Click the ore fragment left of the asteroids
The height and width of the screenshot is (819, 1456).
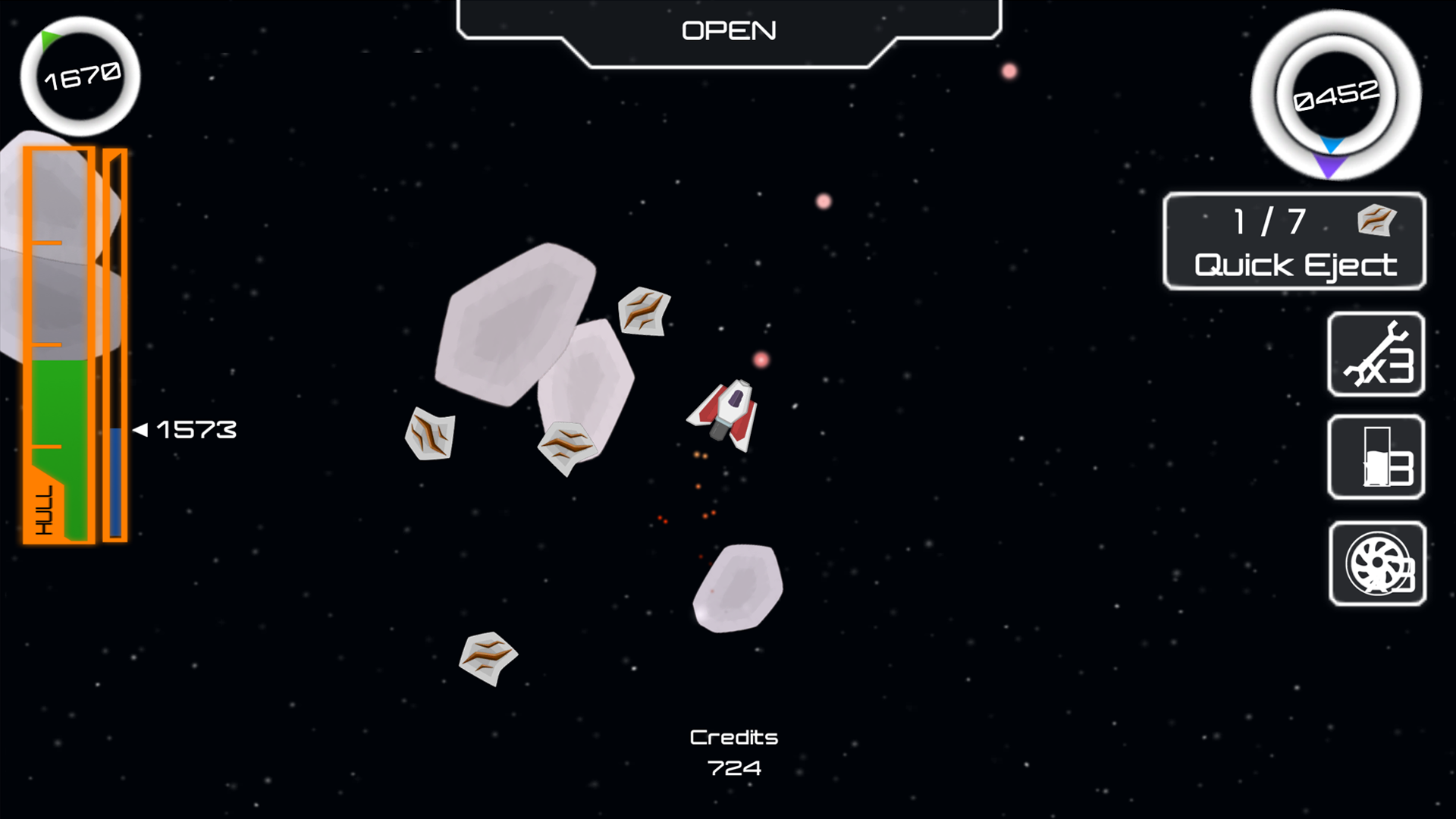point(430,436)
